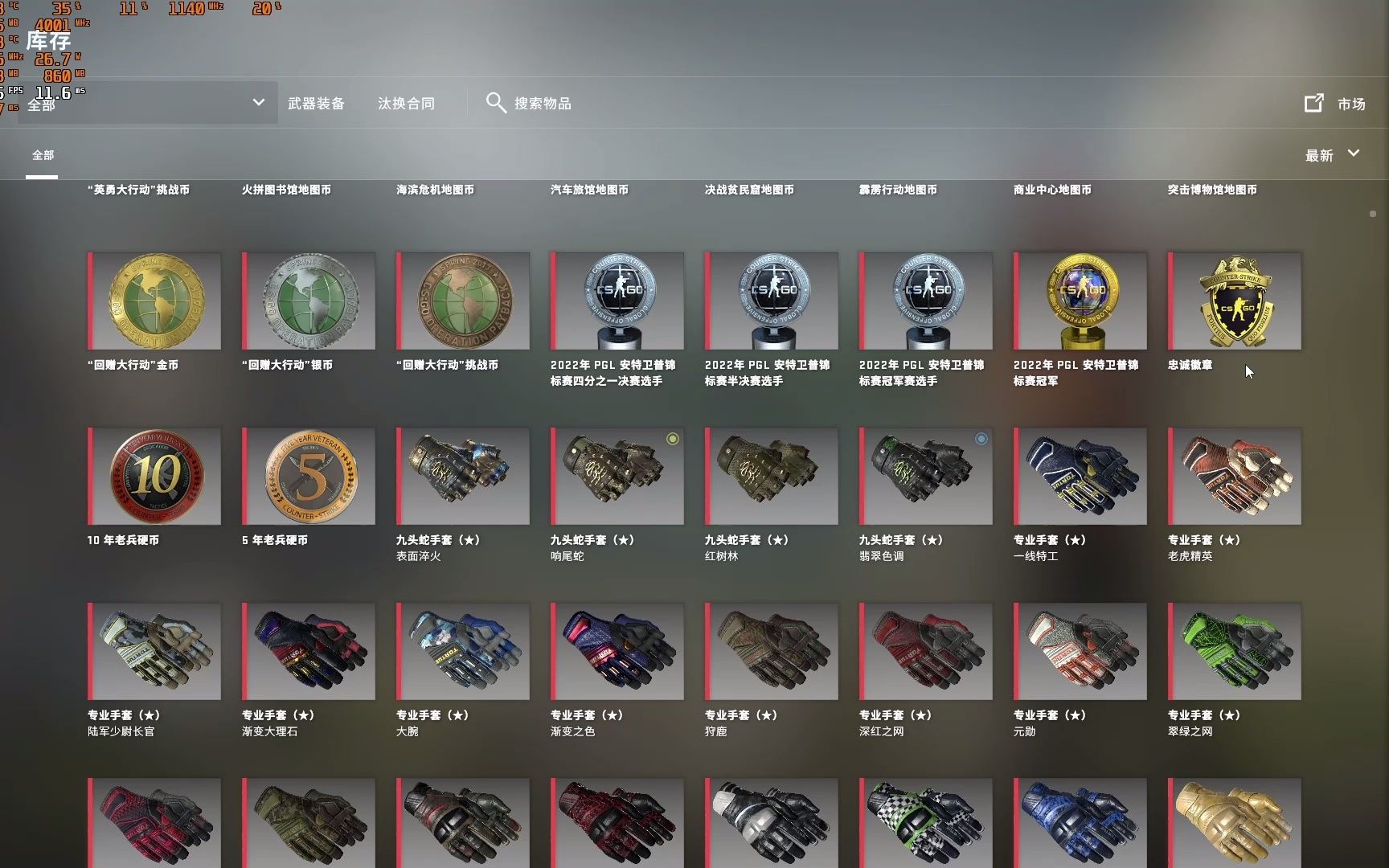Click the search magnifier icon
Image resolution: width=1389 pixels, height=868 pixels.
coord(496,103)
